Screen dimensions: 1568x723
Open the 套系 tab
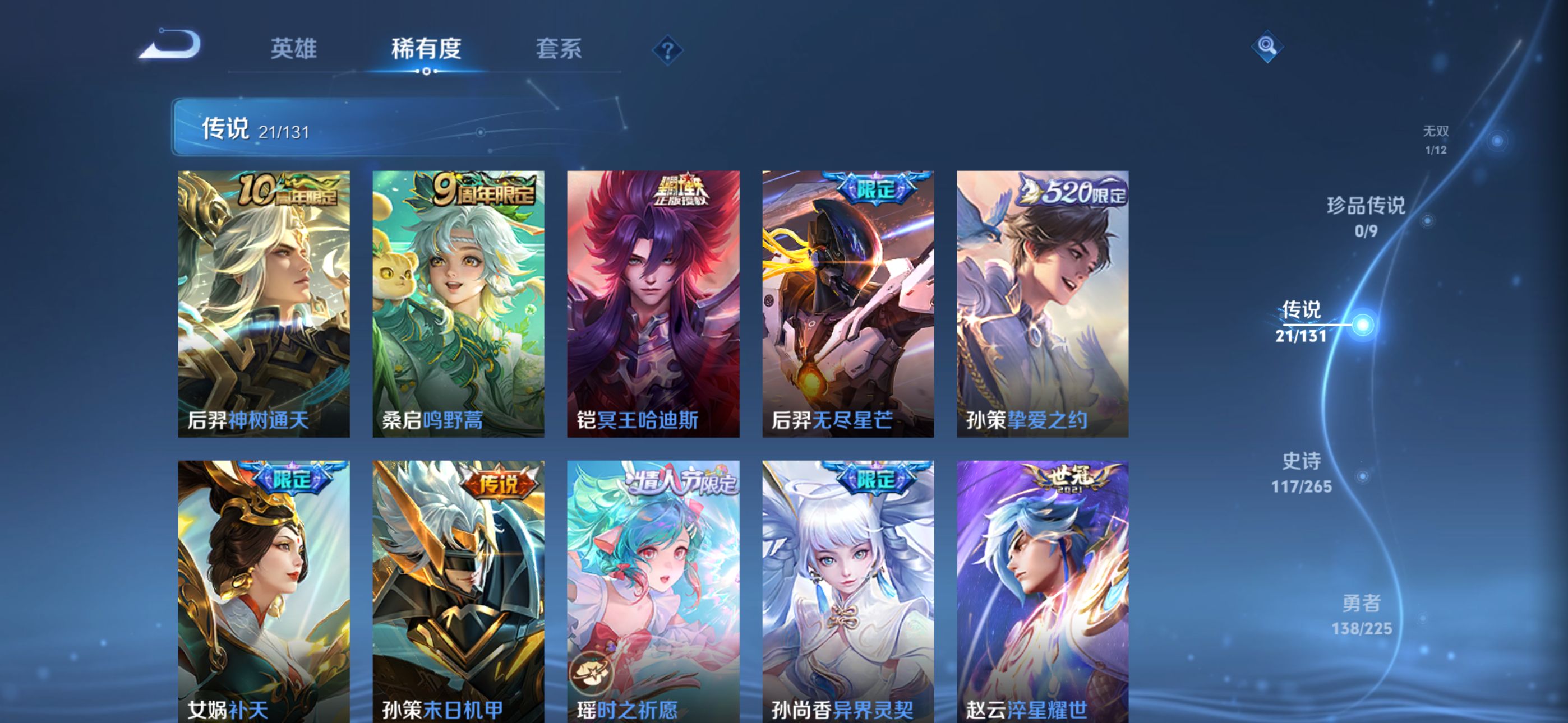coord(558,49)
